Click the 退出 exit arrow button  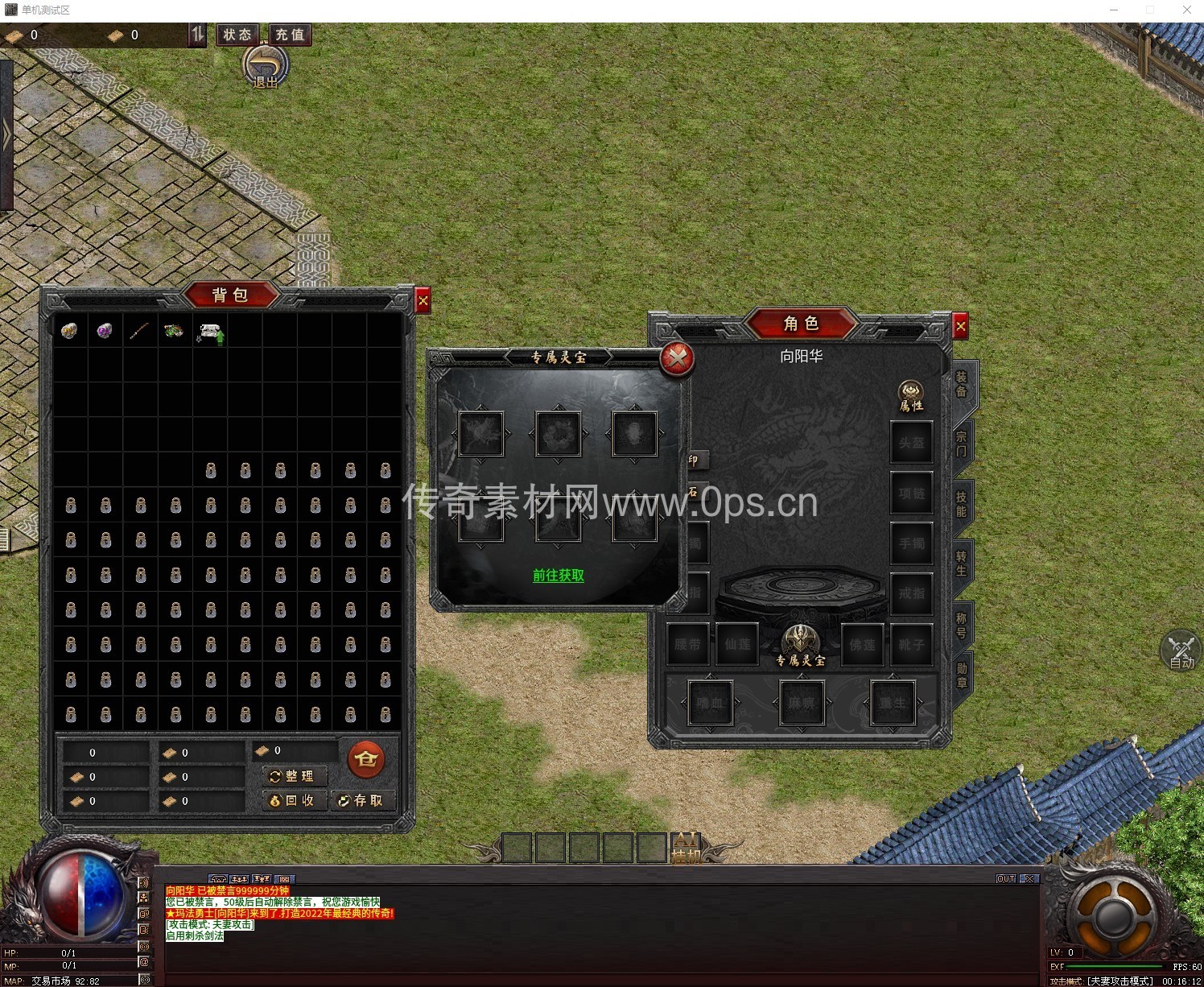pyautogui.click(x=266, y=66)
